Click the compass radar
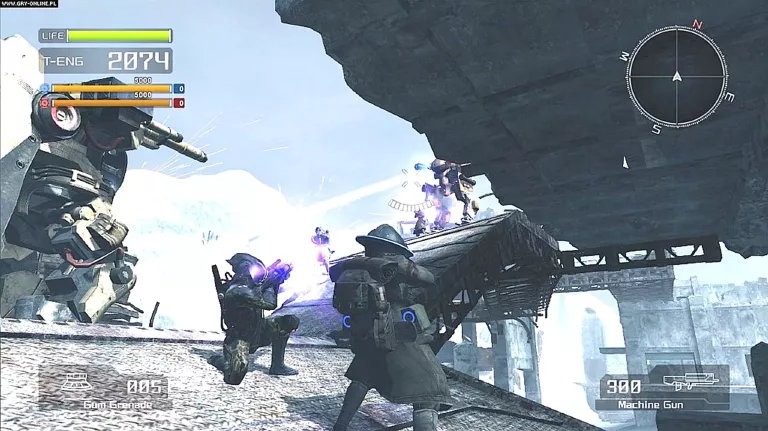 pos(677,76)
